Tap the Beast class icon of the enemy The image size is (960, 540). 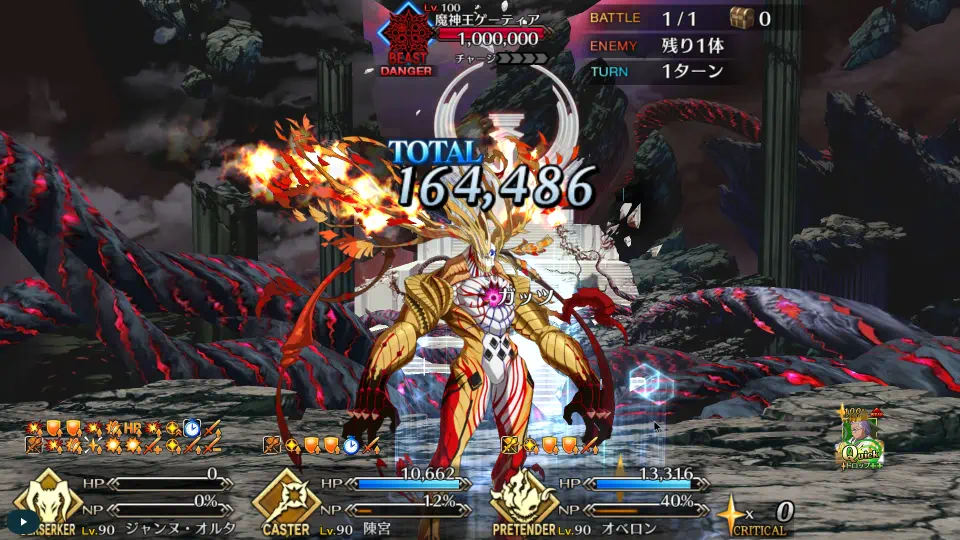(407, 36)
